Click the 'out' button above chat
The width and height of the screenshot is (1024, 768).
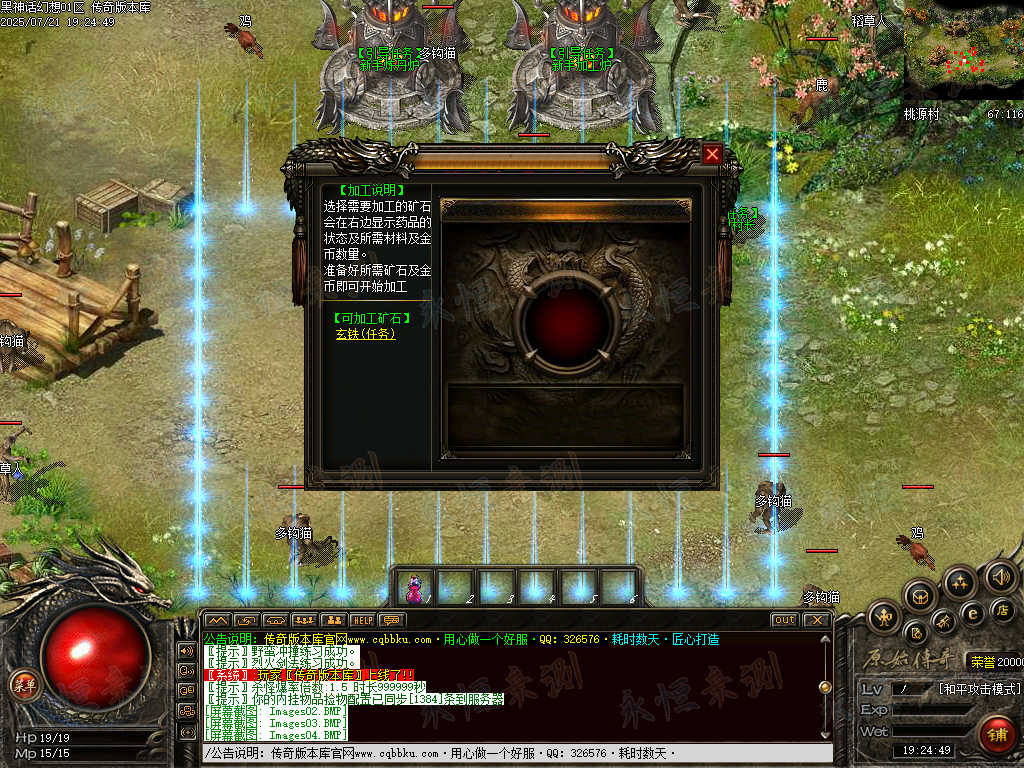pos(785,620)
